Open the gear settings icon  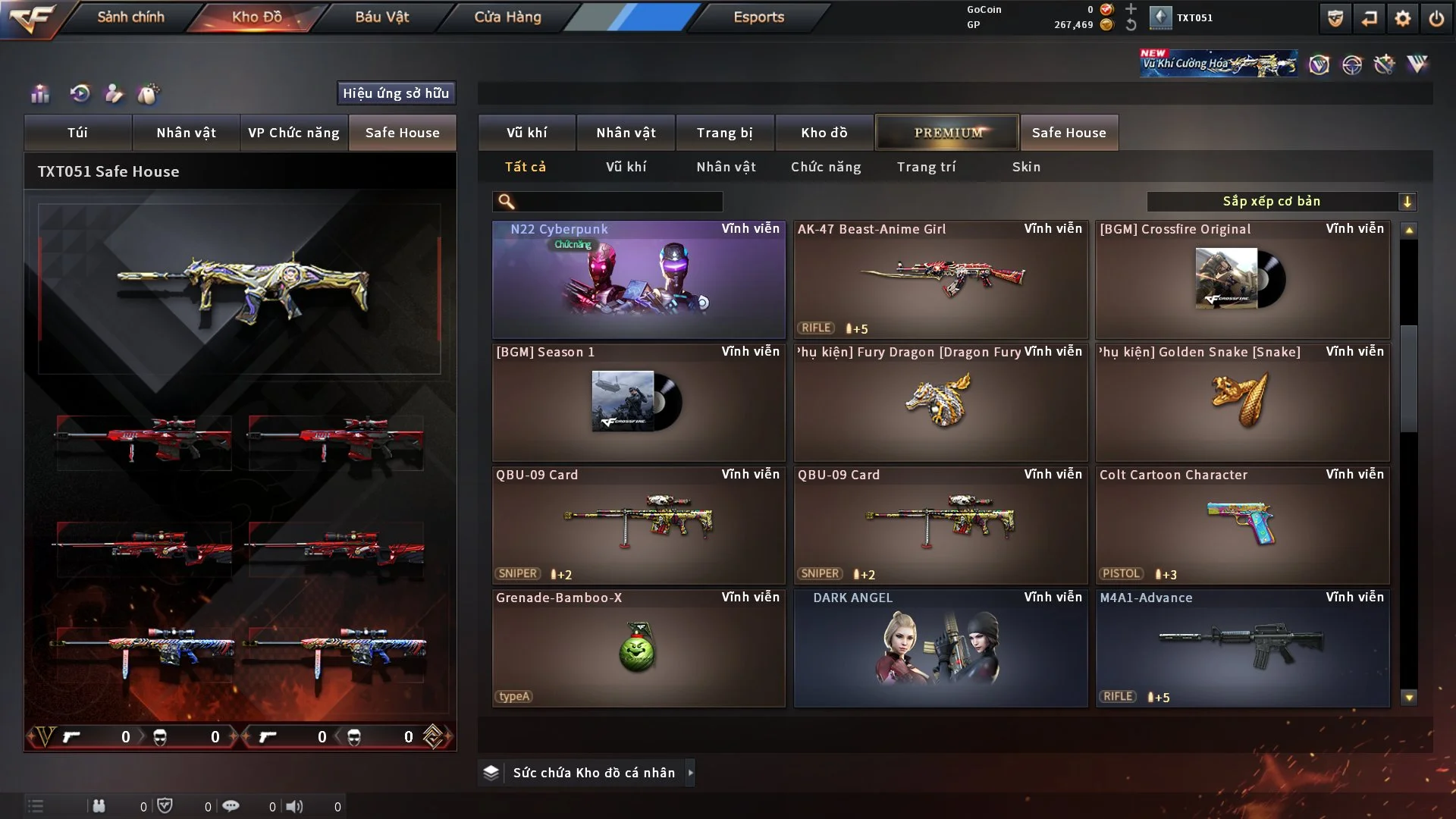[1402, 18]
